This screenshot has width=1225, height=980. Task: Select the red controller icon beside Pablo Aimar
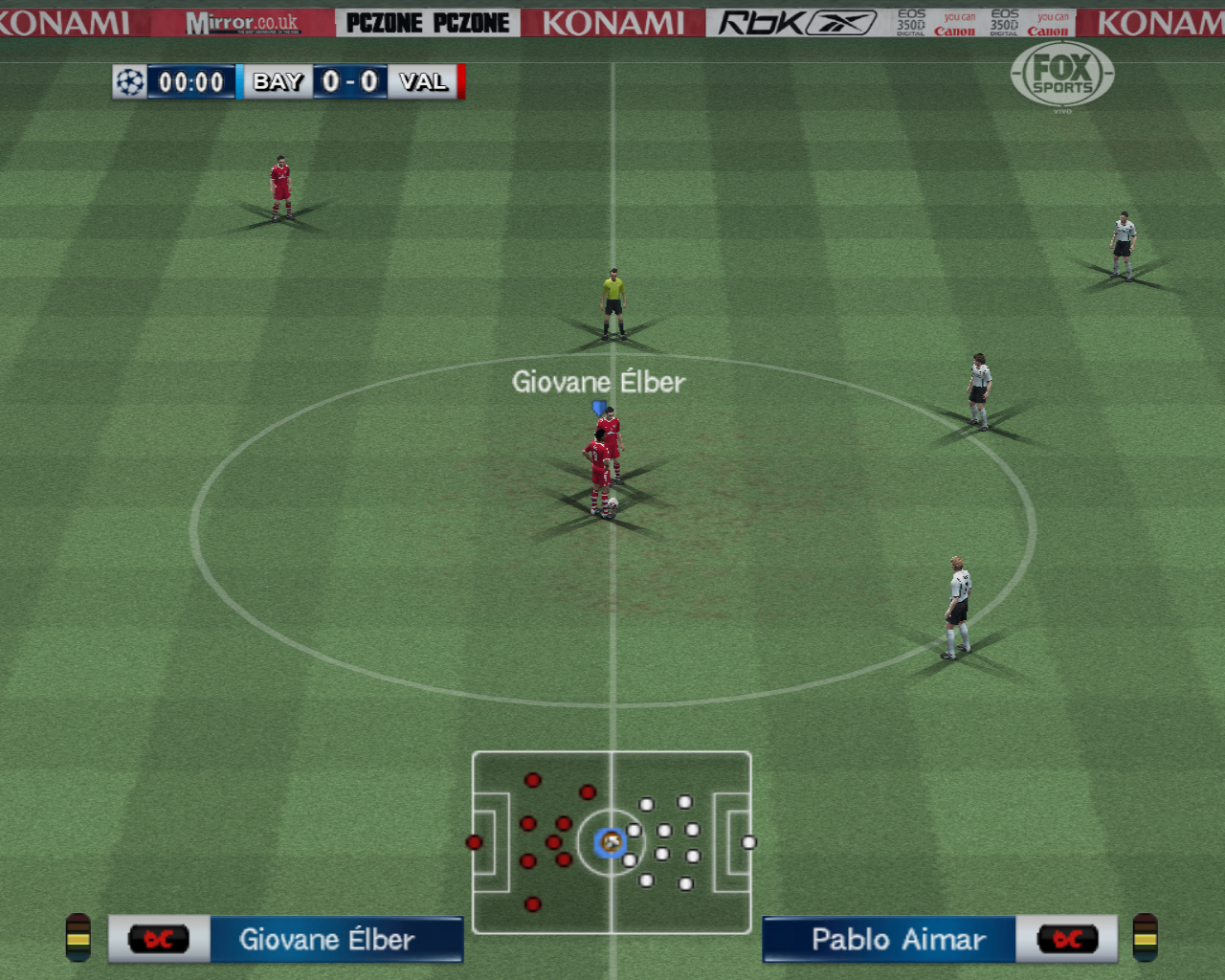pos(1068,940)
